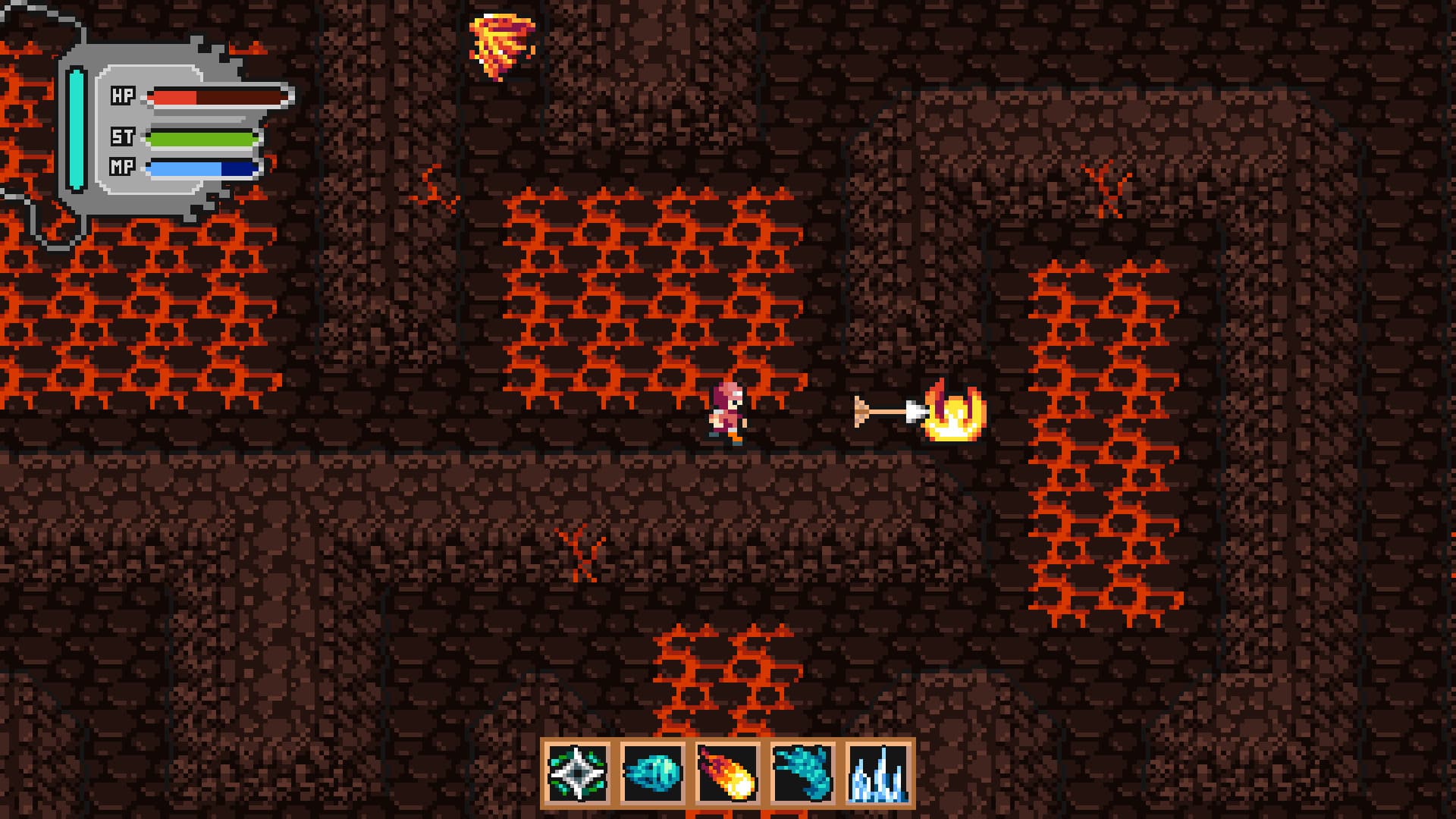Screen dimensions: 1456x819
Task: Toggle the ST label on the status panel
Action: [121, 139]
